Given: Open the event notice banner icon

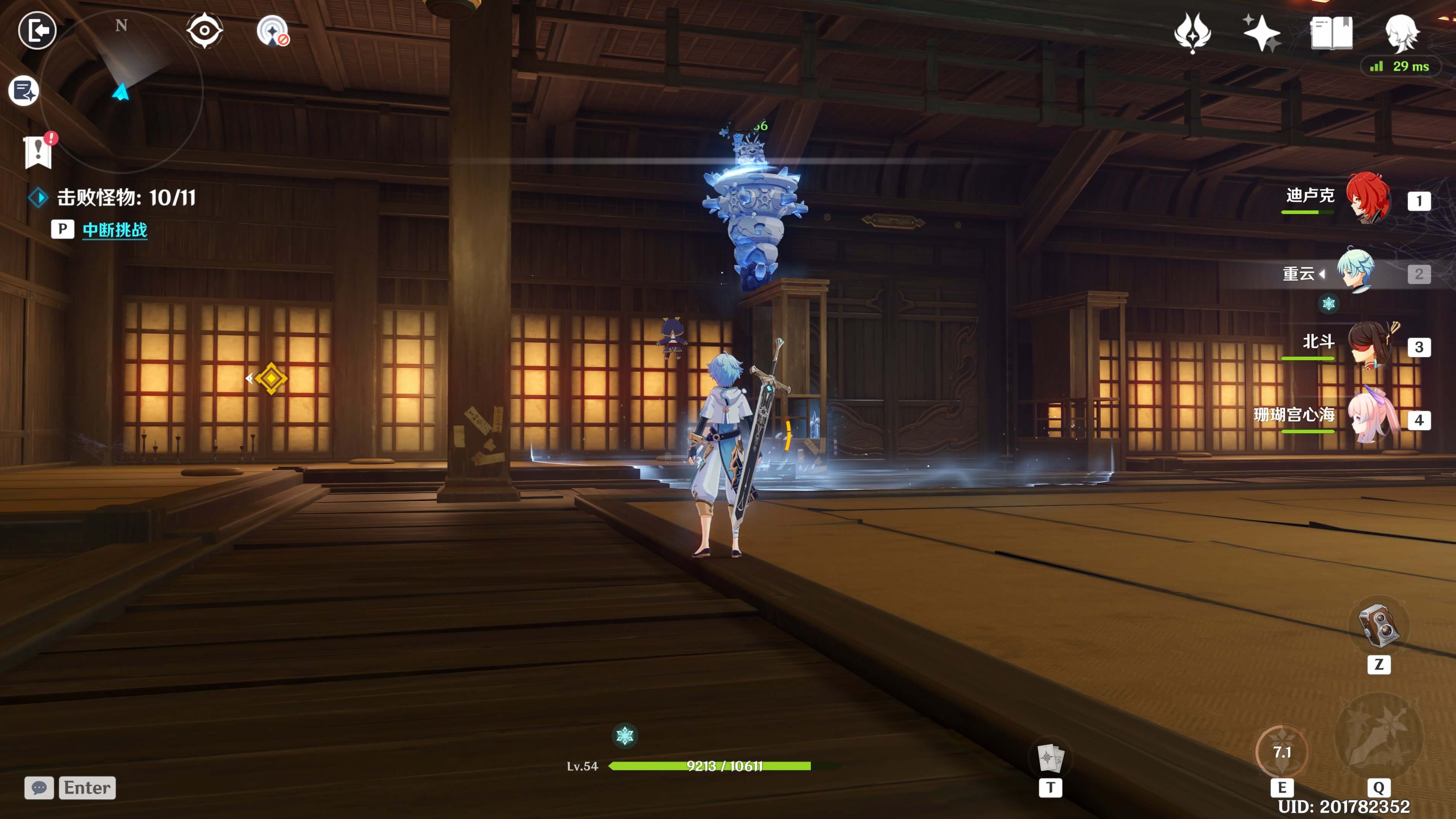Looking at the screenshot, I should pos(38,152).
